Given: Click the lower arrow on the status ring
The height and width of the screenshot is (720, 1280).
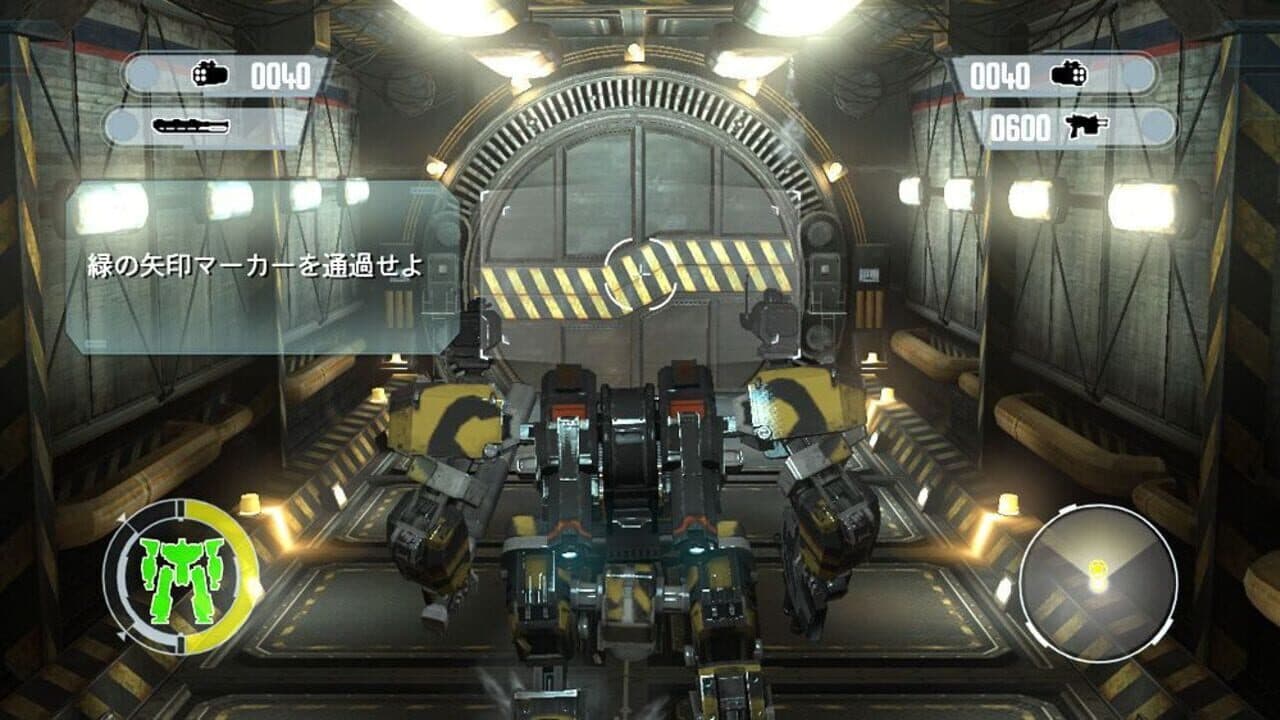Looking at the screenshot, I should pyautogui.click(x=122, y=634).
